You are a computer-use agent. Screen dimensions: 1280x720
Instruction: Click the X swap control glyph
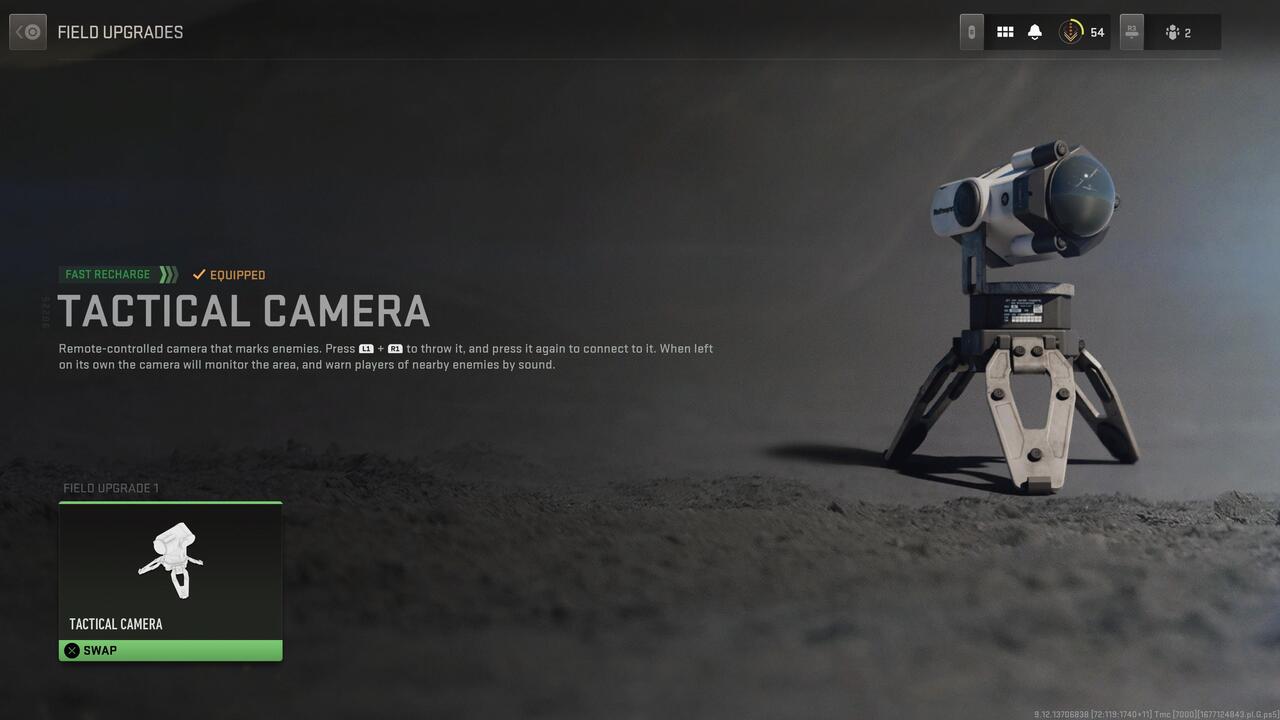coord(71,650)
